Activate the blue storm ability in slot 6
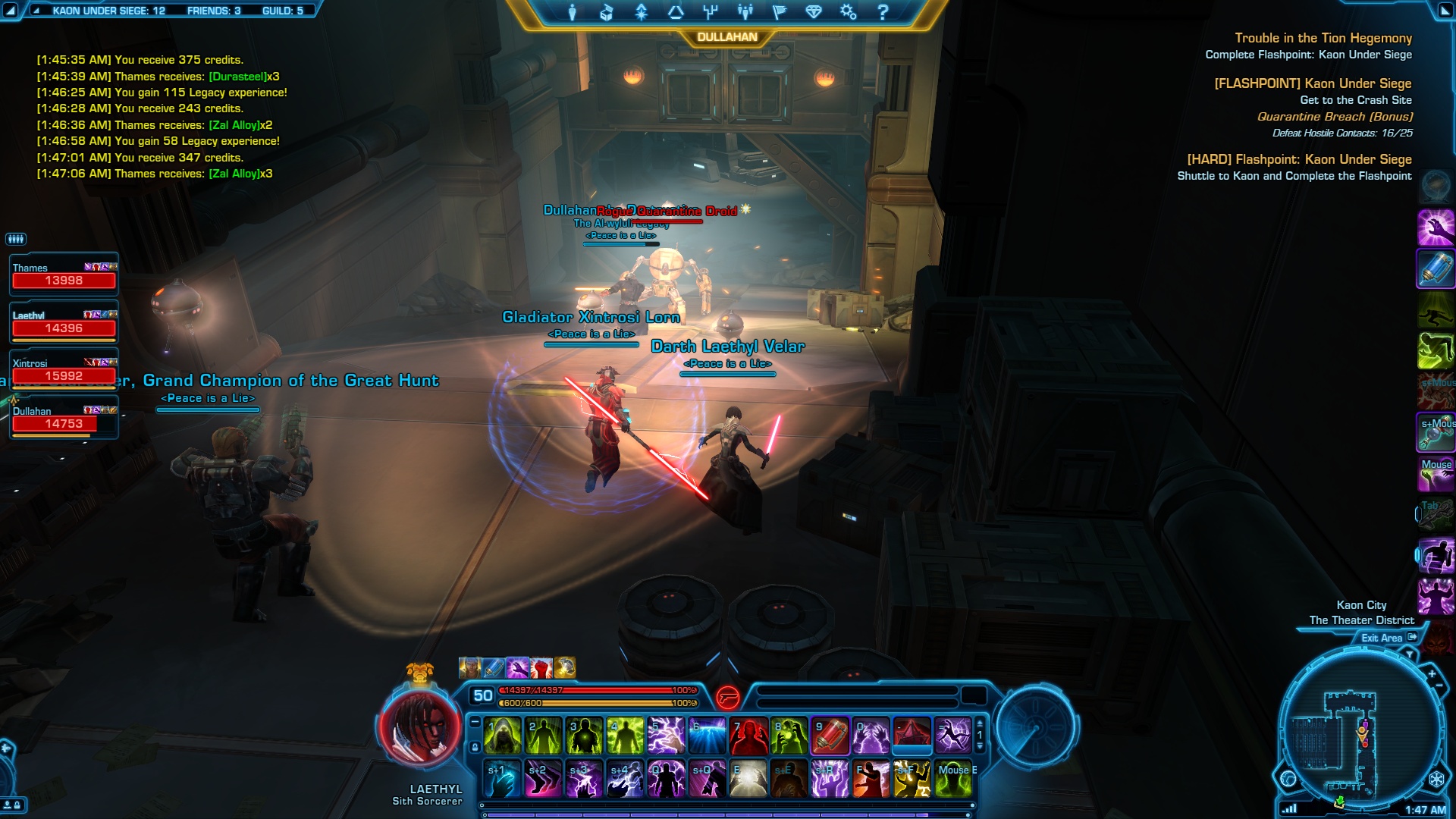1456x819 pixels. click(x=707, y=736)
